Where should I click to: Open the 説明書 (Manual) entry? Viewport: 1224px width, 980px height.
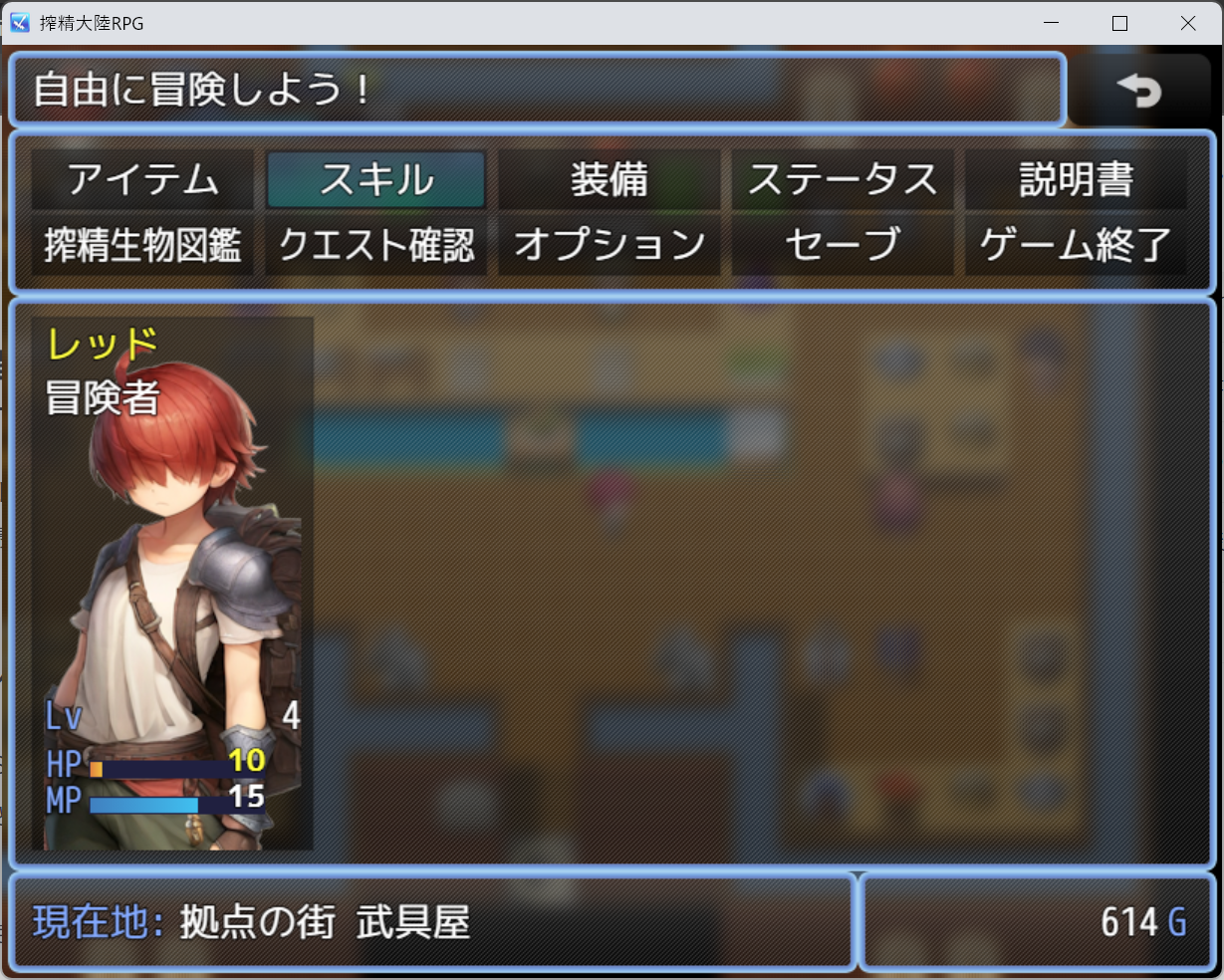pyautogui.click(x=1076, y=180)
